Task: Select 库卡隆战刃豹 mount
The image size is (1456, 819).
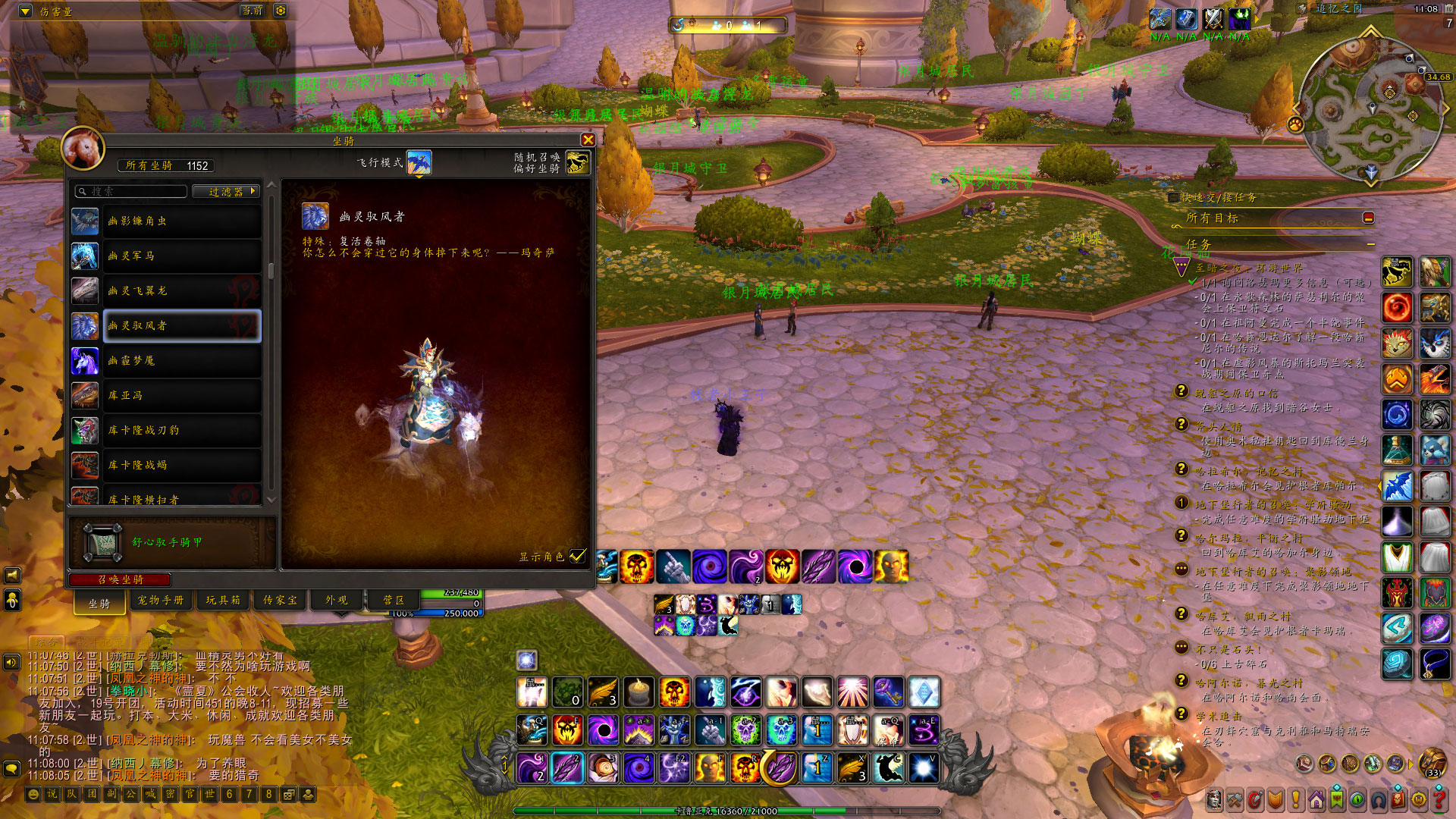Action: (x=181, y=431)
